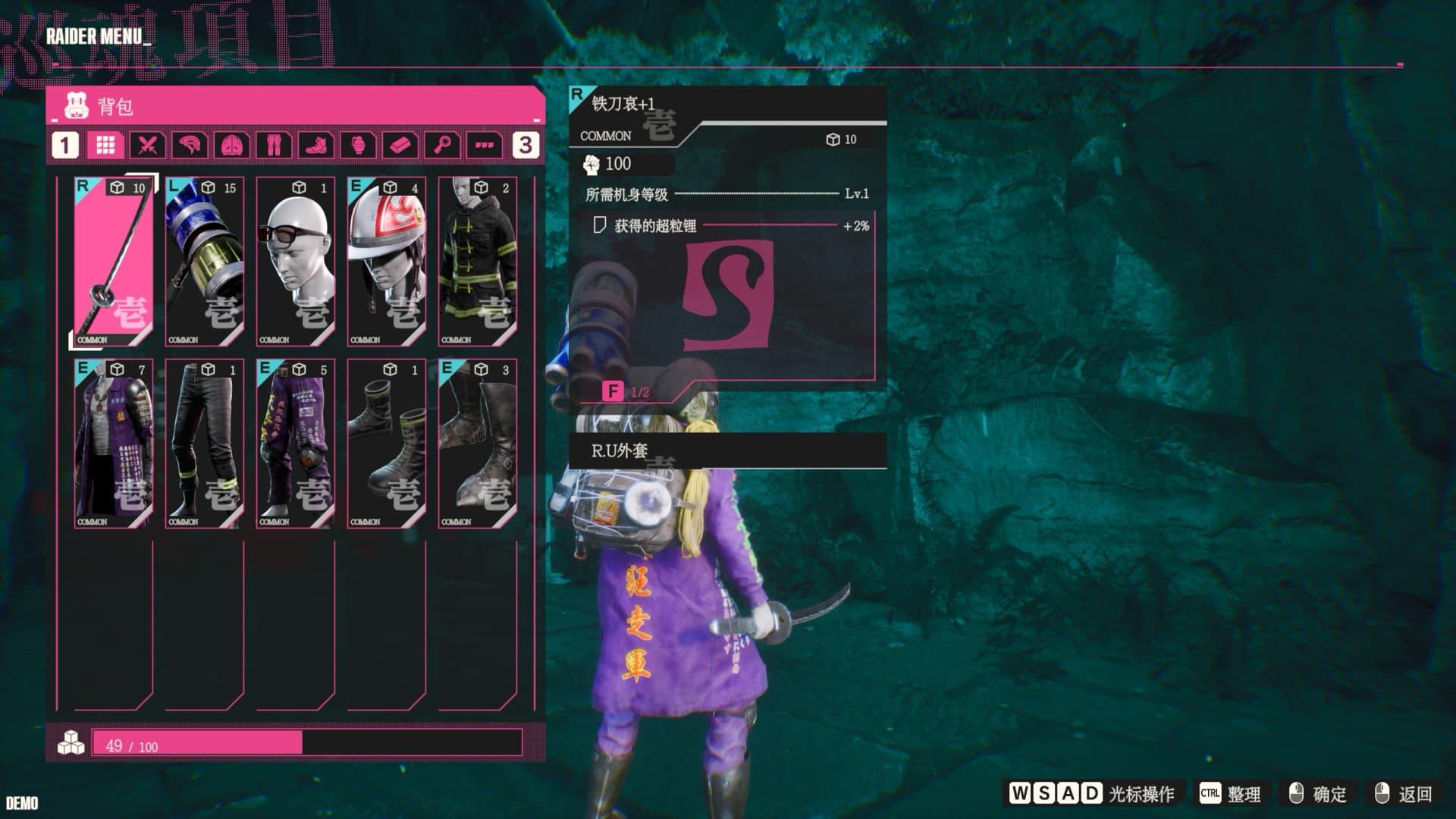Select the black lace-up boots slot
The height and width of the screenshot is (819, 1456).
[387, 444]
